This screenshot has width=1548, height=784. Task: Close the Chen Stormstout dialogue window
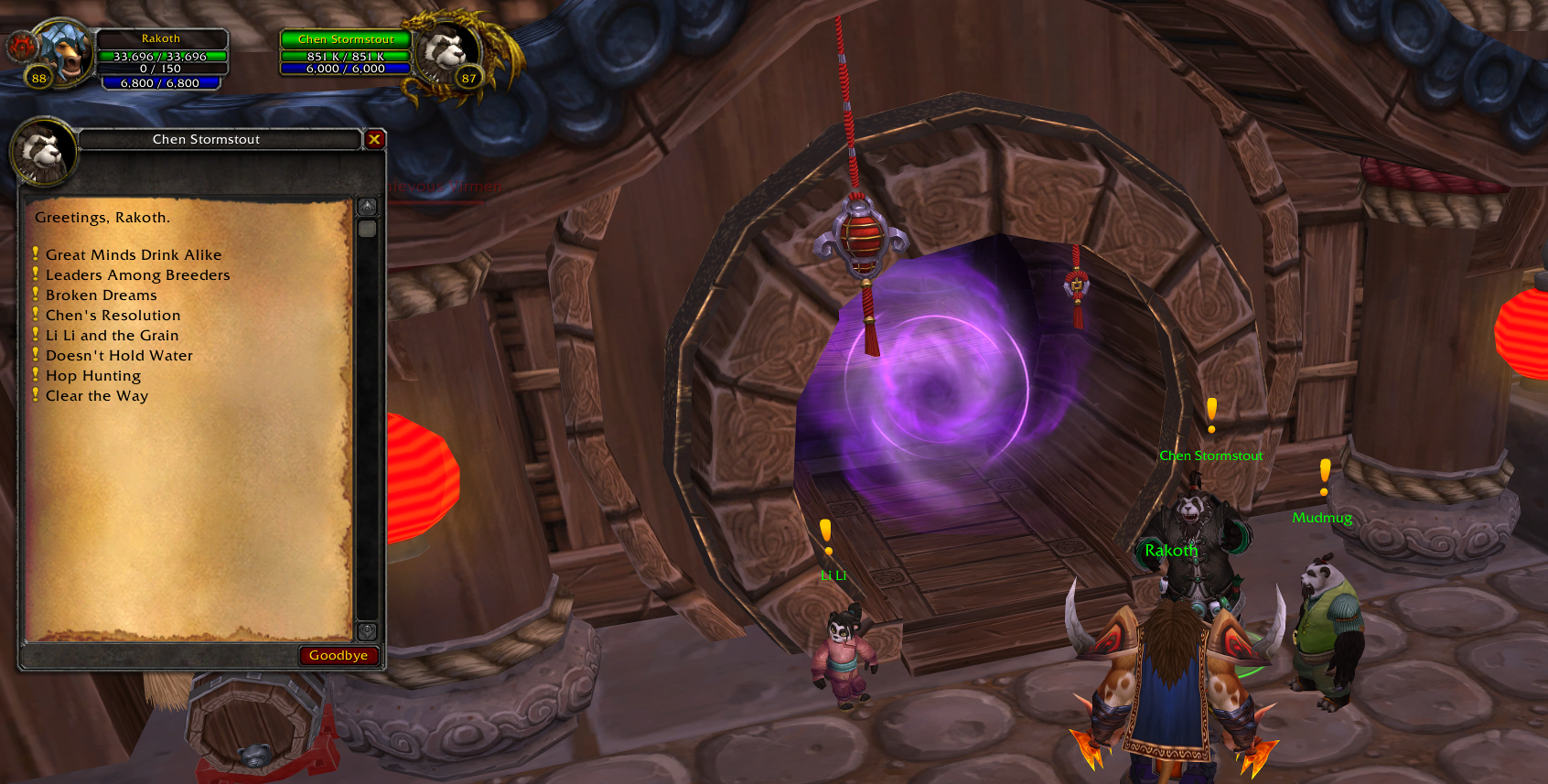click(x=374, y=139)
